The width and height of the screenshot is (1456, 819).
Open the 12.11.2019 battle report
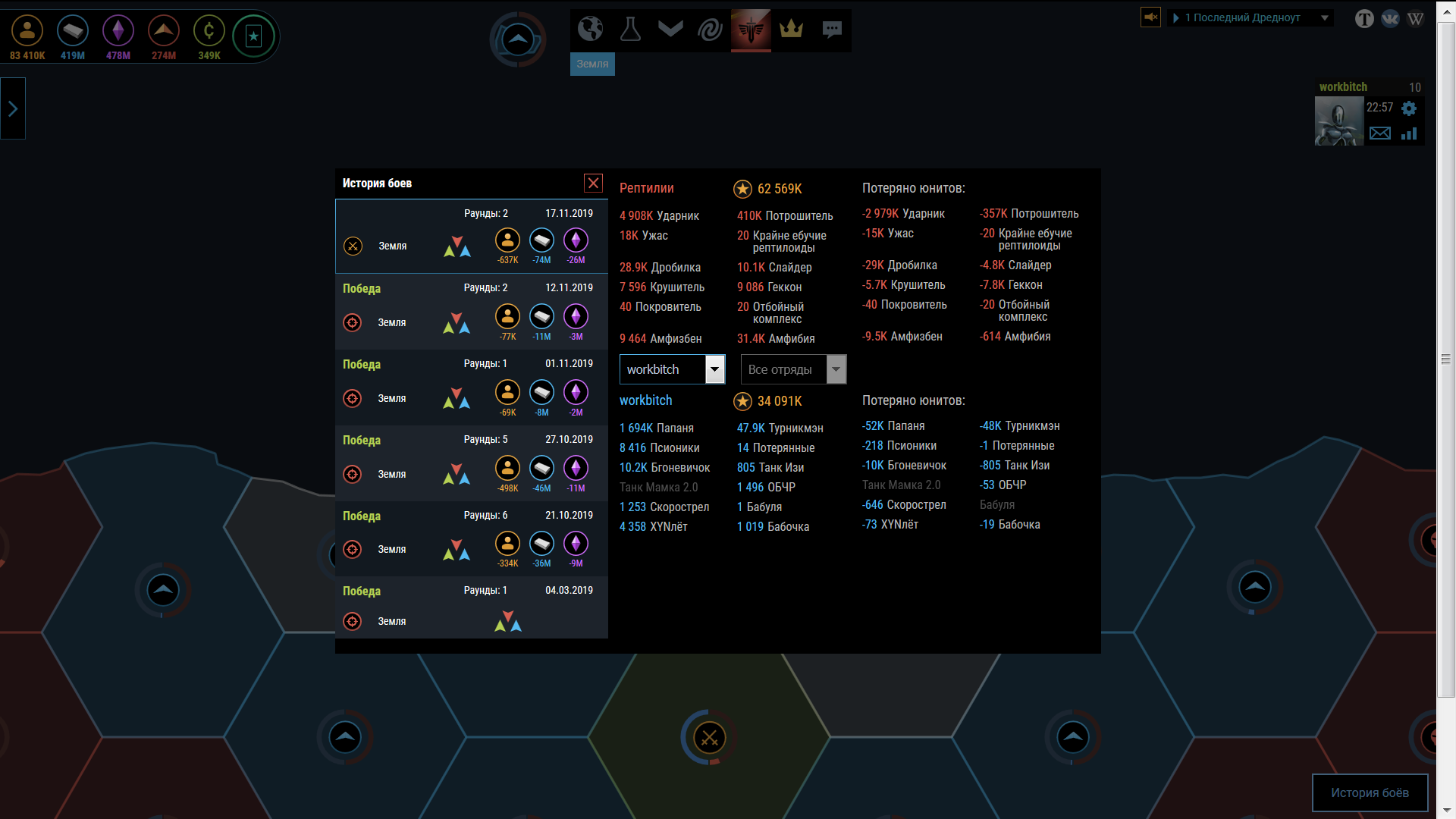click(471, 312)
